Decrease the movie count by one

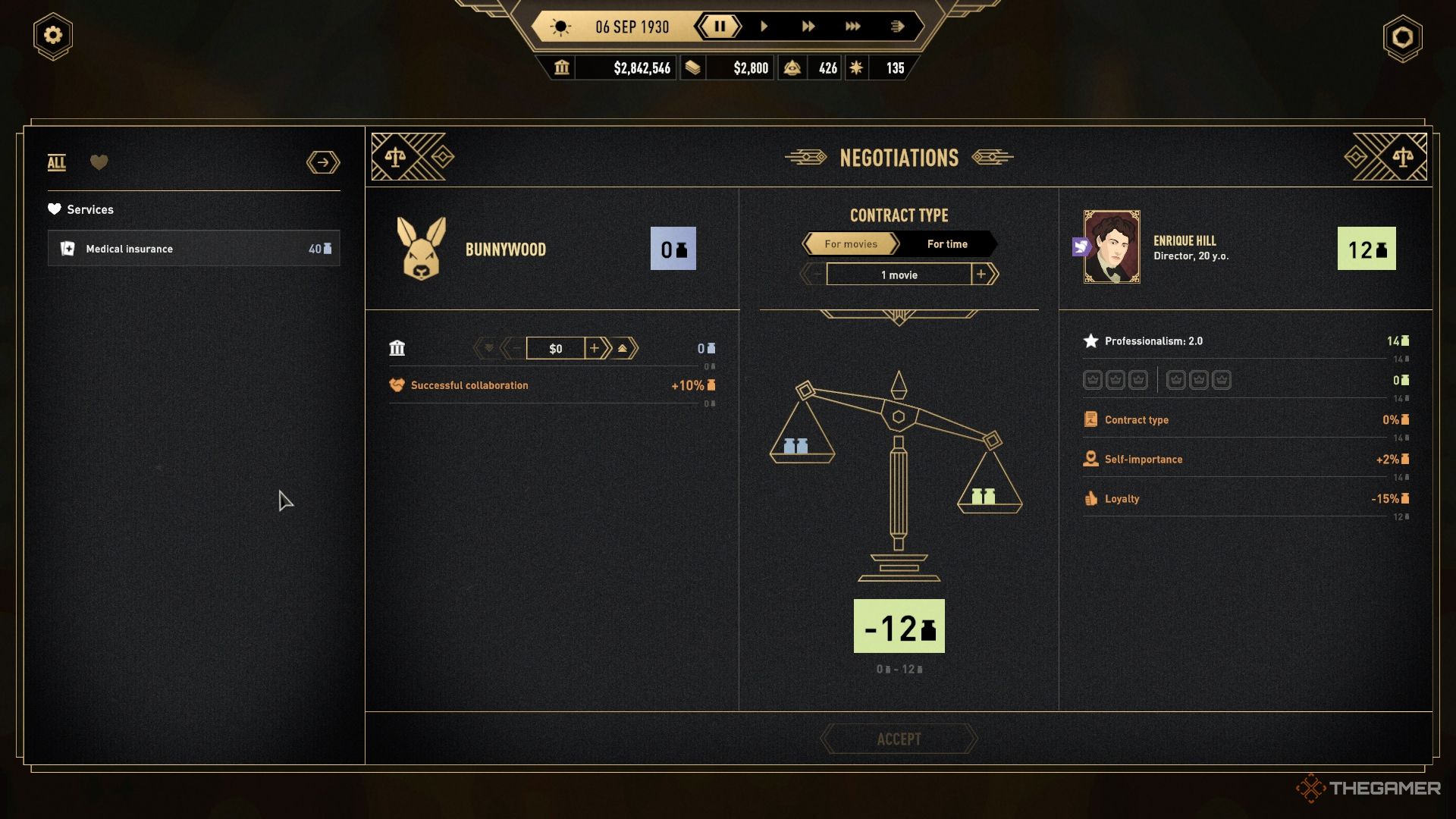(815, 275)
